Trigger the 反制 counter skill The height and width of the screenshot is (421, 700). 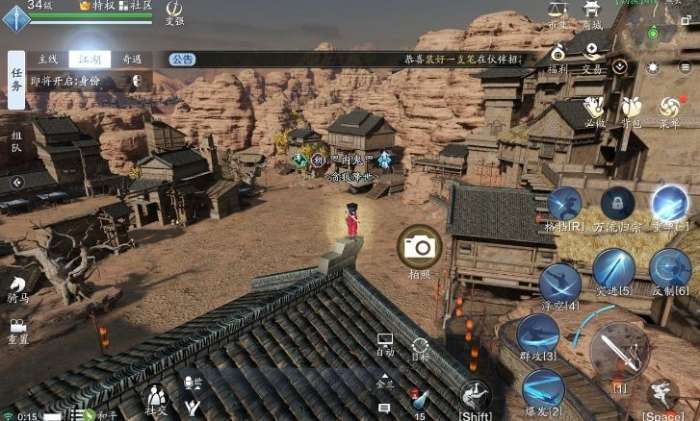(x=669, y=268)
